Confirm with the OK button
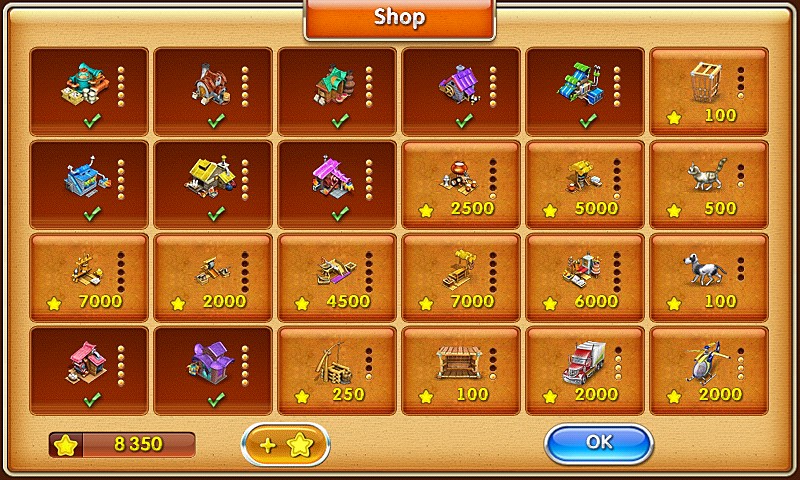800x480 pixels. pos(598,443)
